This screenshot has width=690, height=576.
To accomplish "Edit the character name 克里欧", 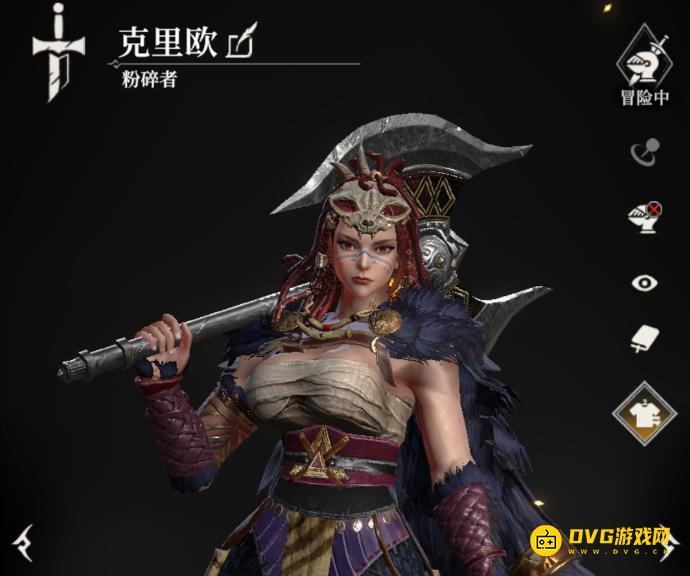I will point(243,43).
